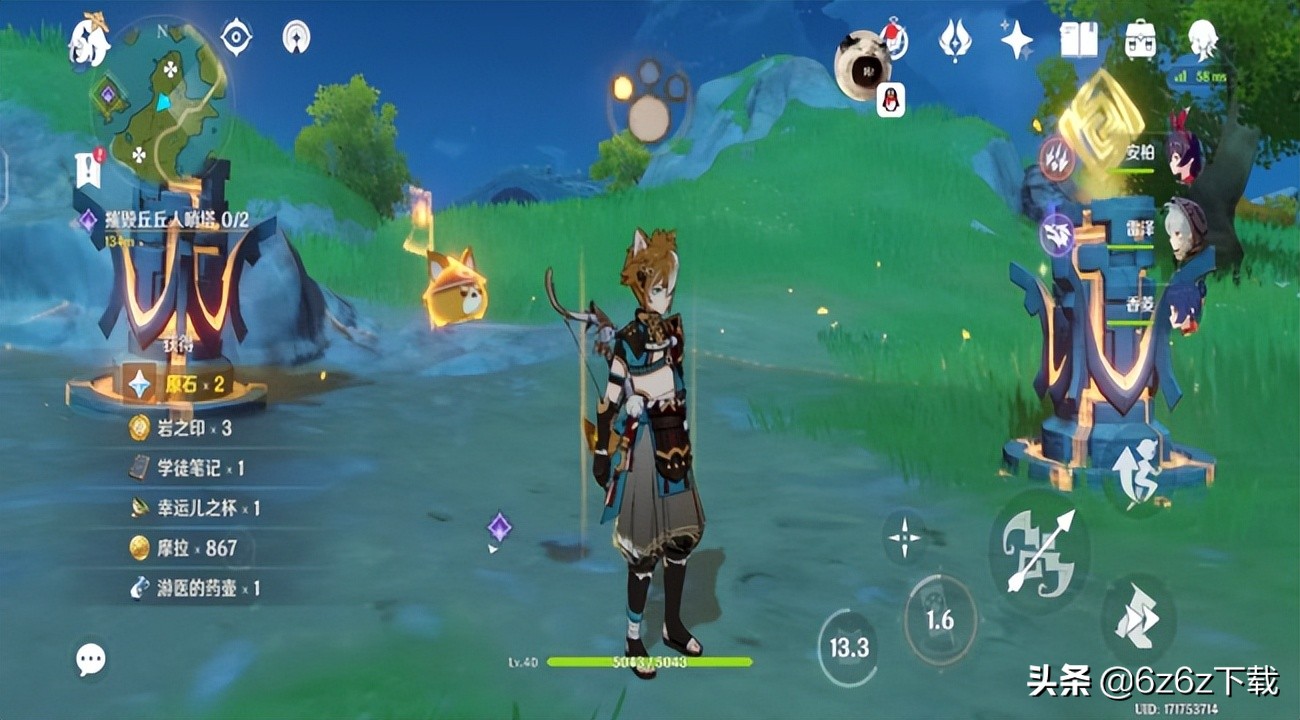Toggle the aiming mode crosshair button
The image size is (1300, 720).
tap(905, 537)
